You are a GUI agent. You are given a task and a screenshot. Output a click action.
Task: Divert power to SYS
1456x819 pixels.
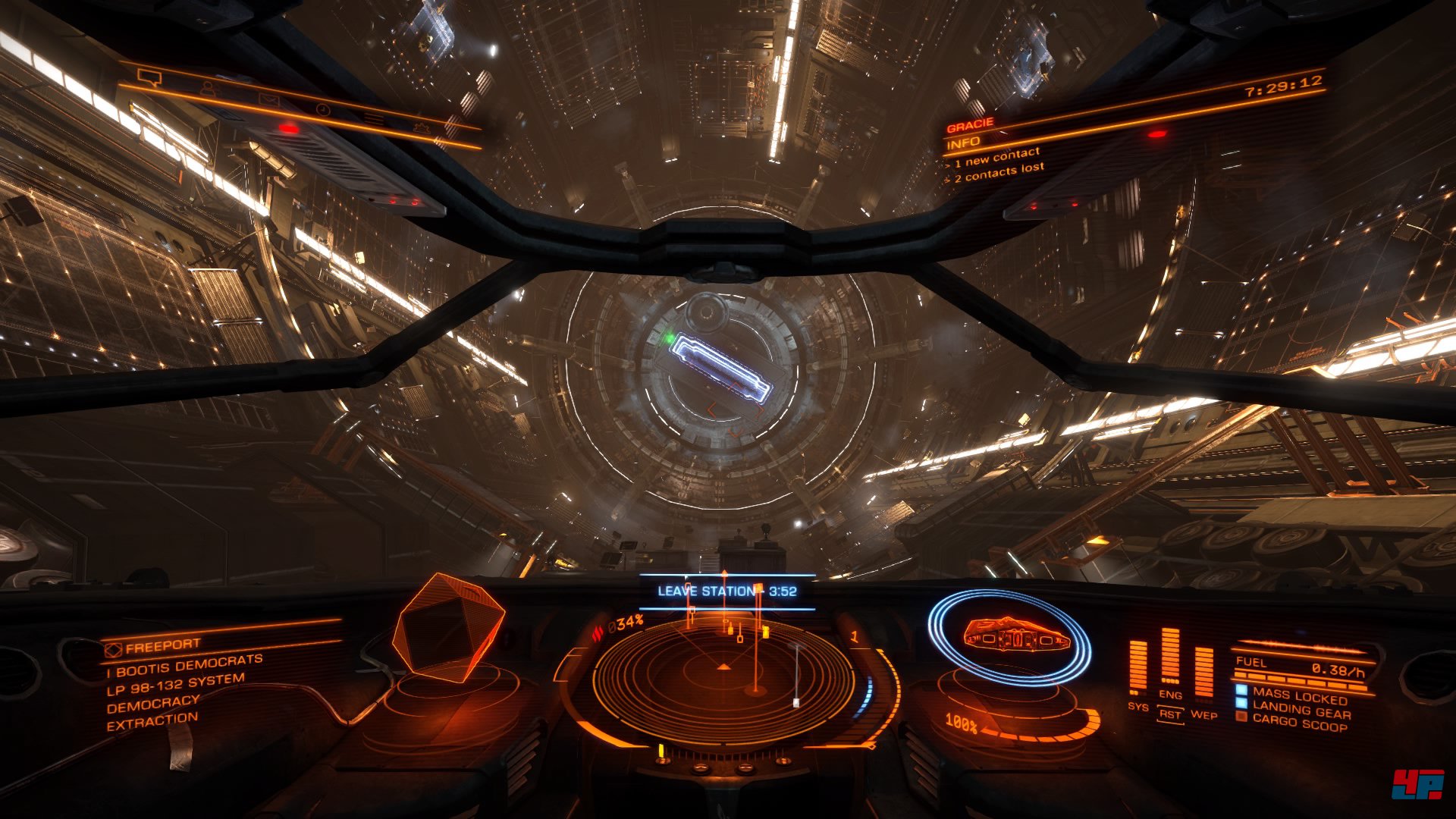click(x=1137, y=706)
